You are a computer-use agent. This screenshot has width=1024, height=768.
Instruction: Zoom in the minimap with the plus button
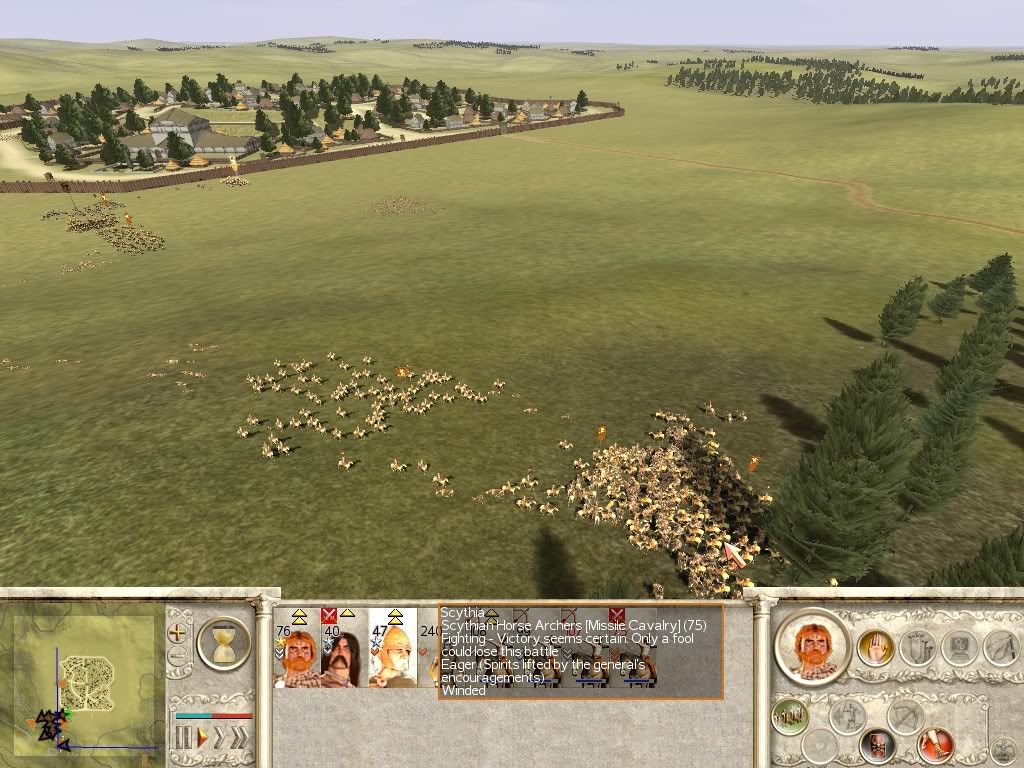(x=178, y=632)
